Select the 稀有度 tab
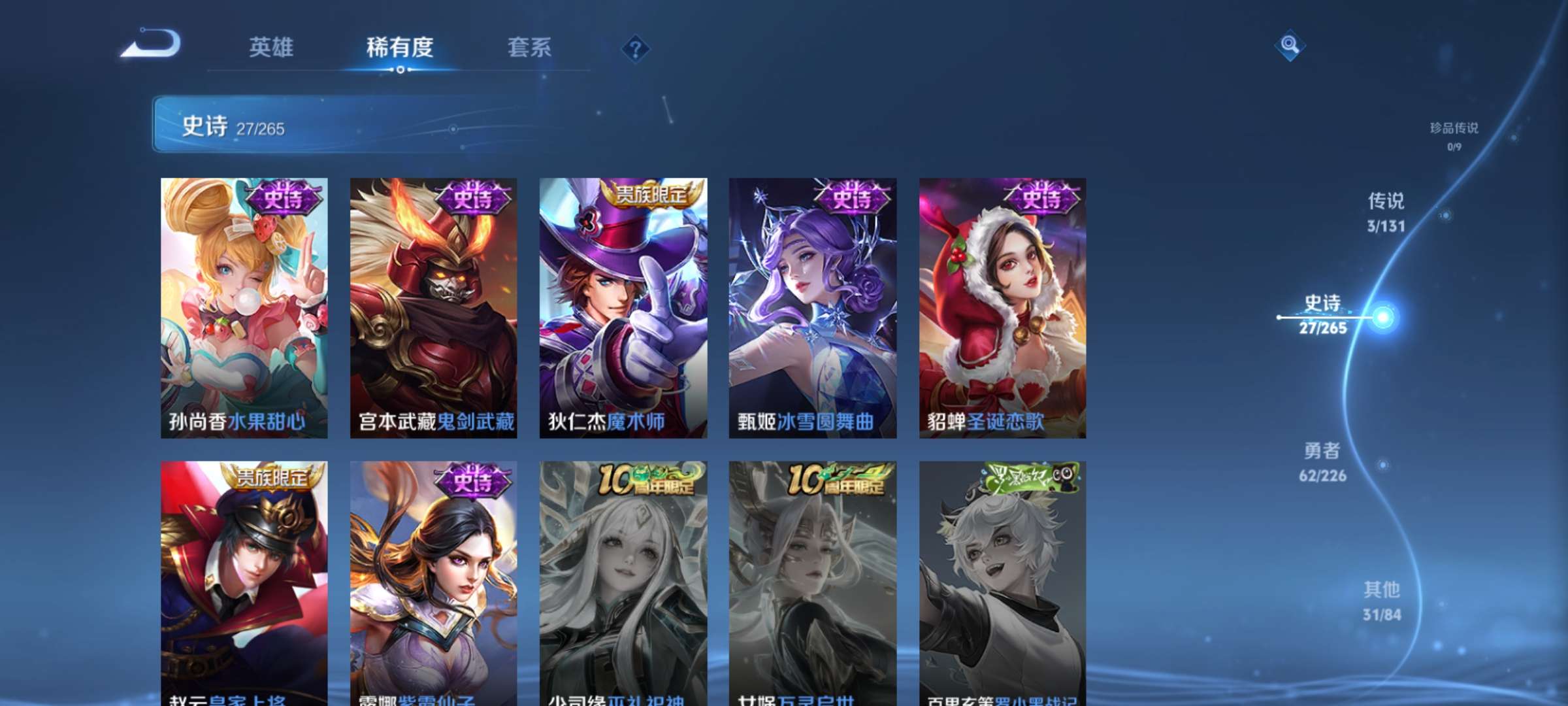Image resolution: width=1568 pixels, height=706 pixels. point(400,47)
